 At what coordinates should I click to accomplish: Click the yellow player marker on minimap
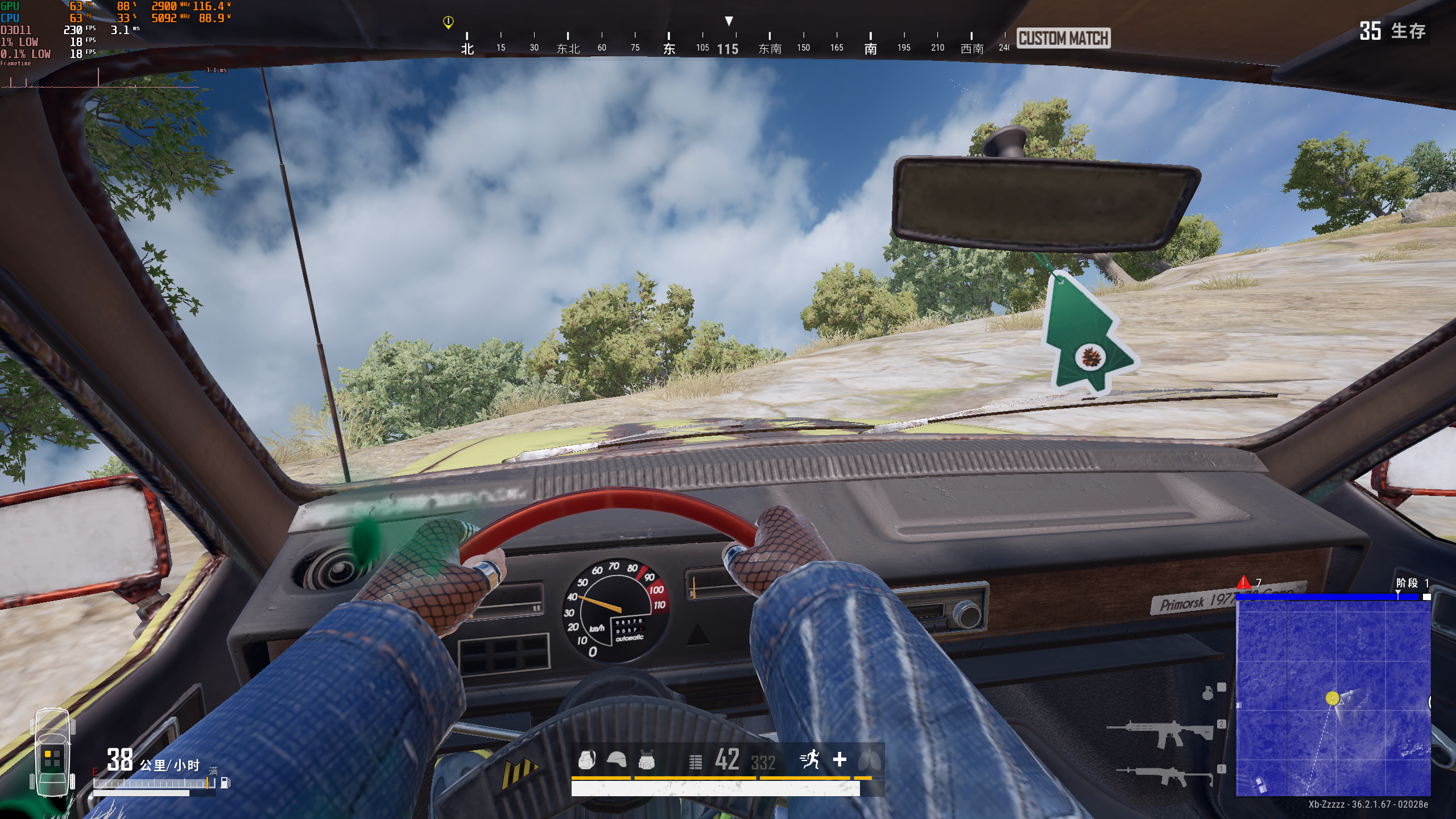[1332, 698]
